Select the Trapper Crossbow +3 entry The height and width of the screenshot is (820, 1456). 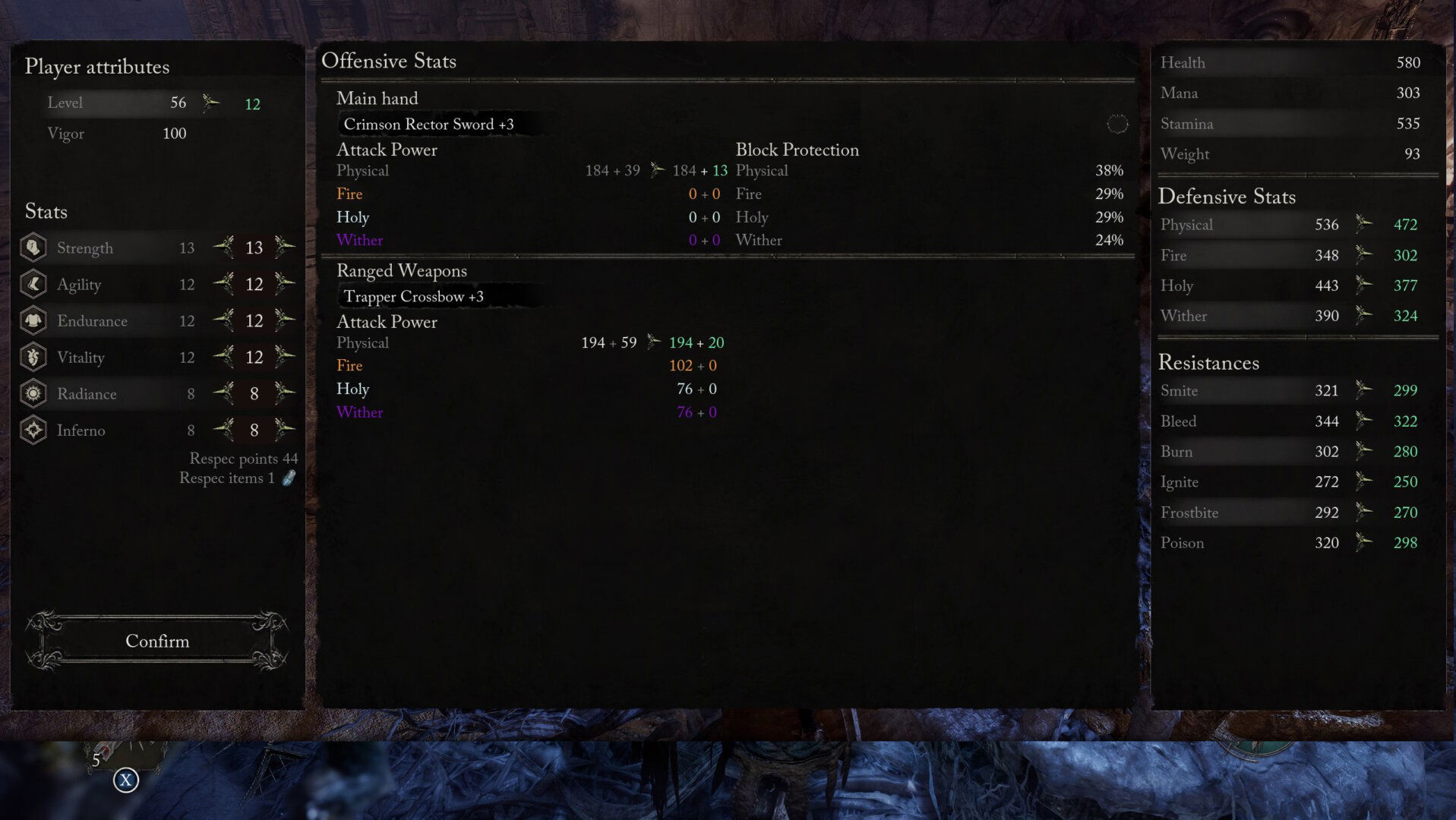(x=413, y=297)
